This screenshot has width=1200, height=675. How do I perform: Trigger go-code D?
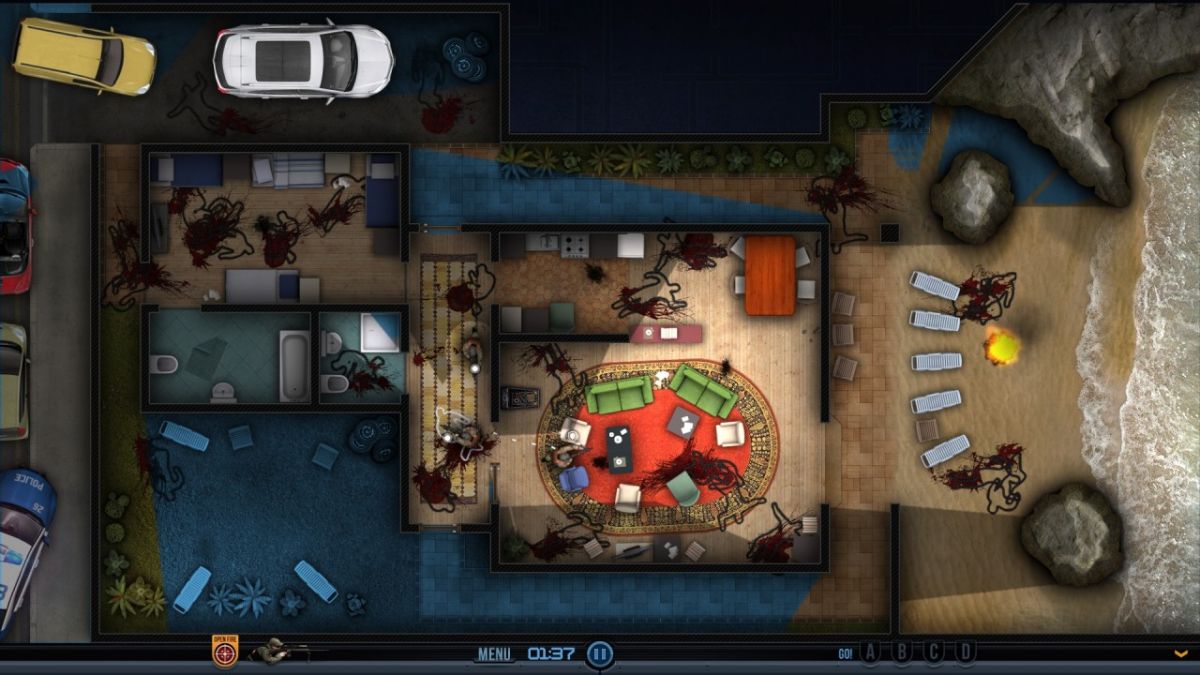[965, 653]
